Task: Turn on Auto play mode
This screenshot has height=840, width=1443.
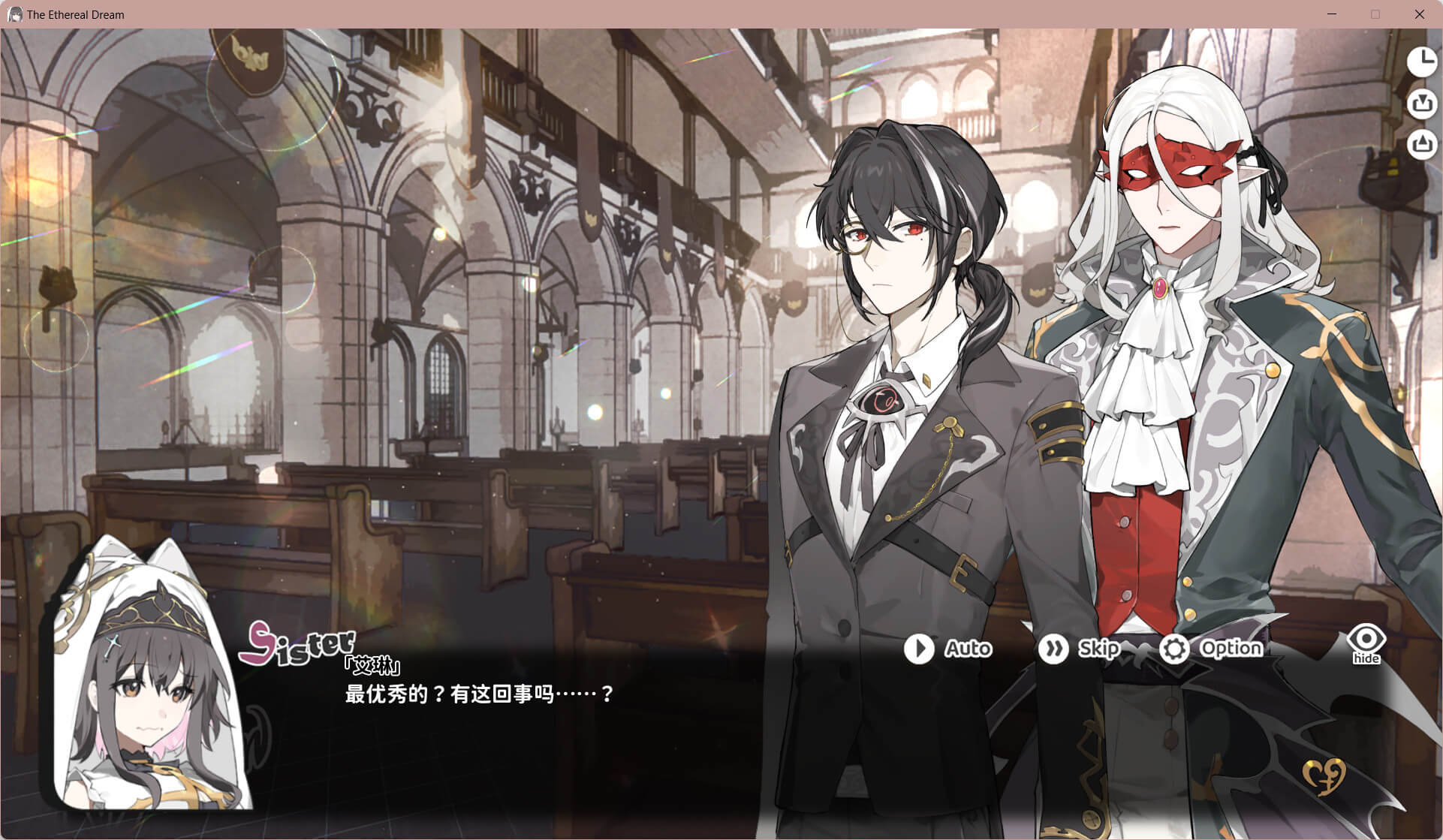Action: pos(947,649)
